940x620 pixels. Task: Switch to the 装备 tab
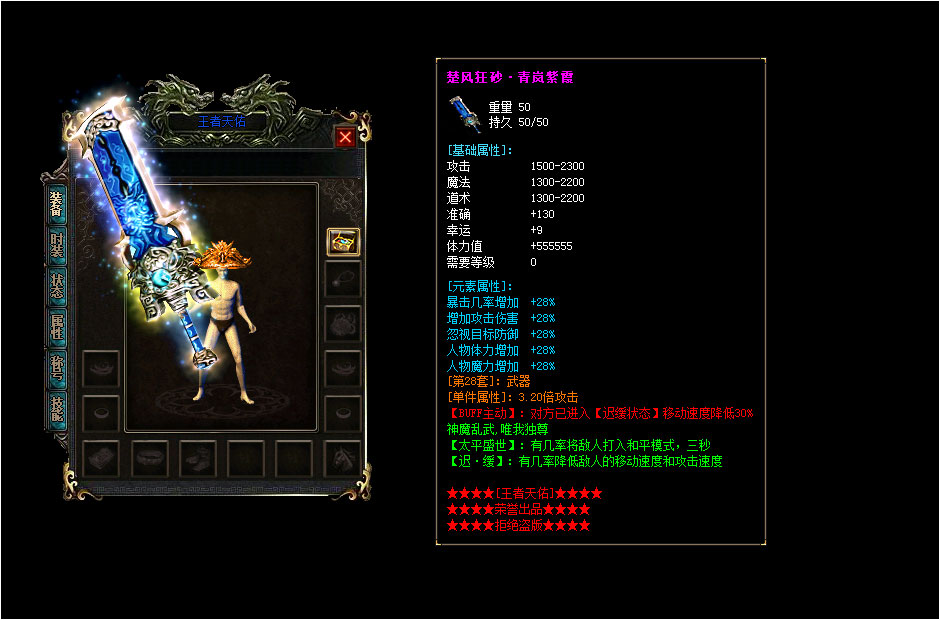58,203
